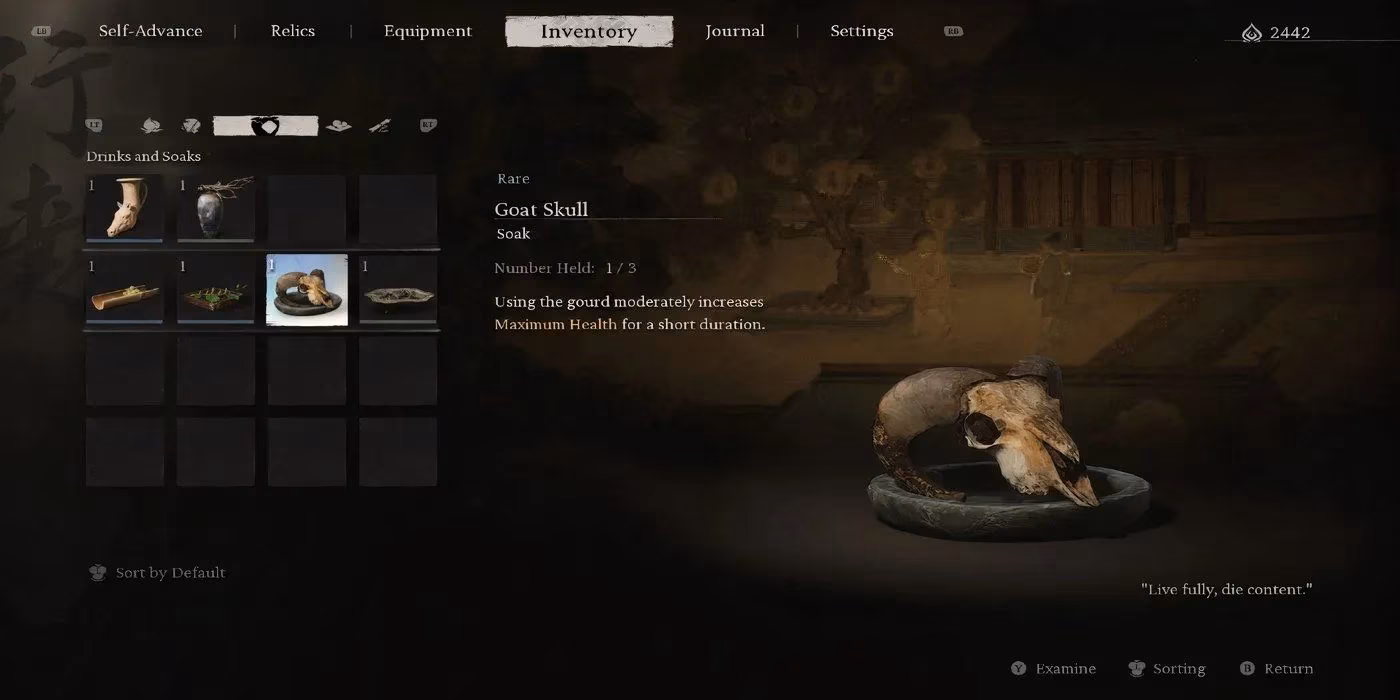The height and width of the screenshot is (700, 1400).
Task: Choose the dark vase with branches slot
Action: coord(216,209)
